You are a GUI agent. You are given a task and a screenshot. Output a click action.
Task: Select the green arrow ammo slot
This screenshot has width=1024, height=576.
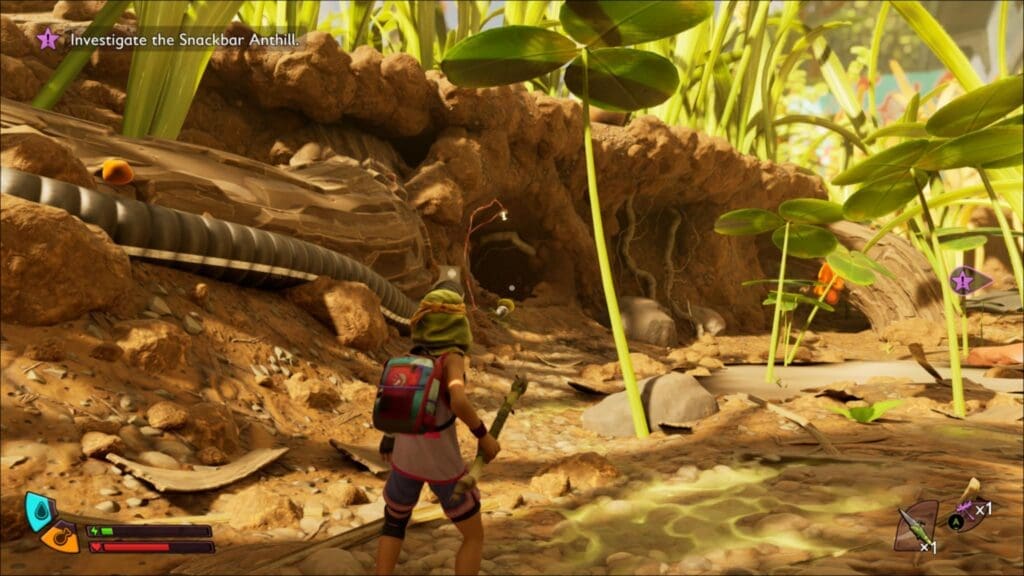point(915,525)
